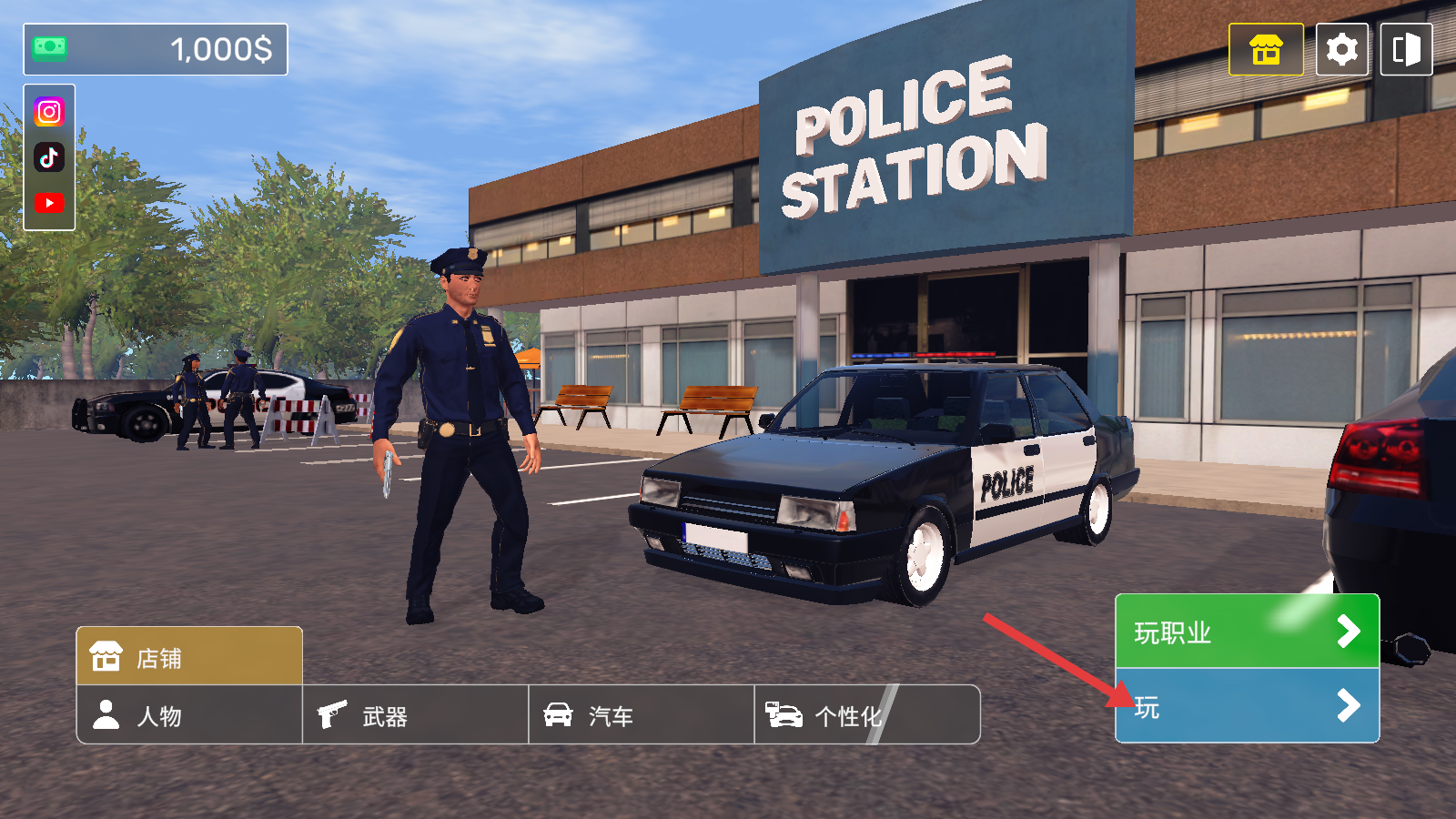Screen dimensions: 1456x819
Task: Visit the Instagram link
Action: (x=49, y=112)
